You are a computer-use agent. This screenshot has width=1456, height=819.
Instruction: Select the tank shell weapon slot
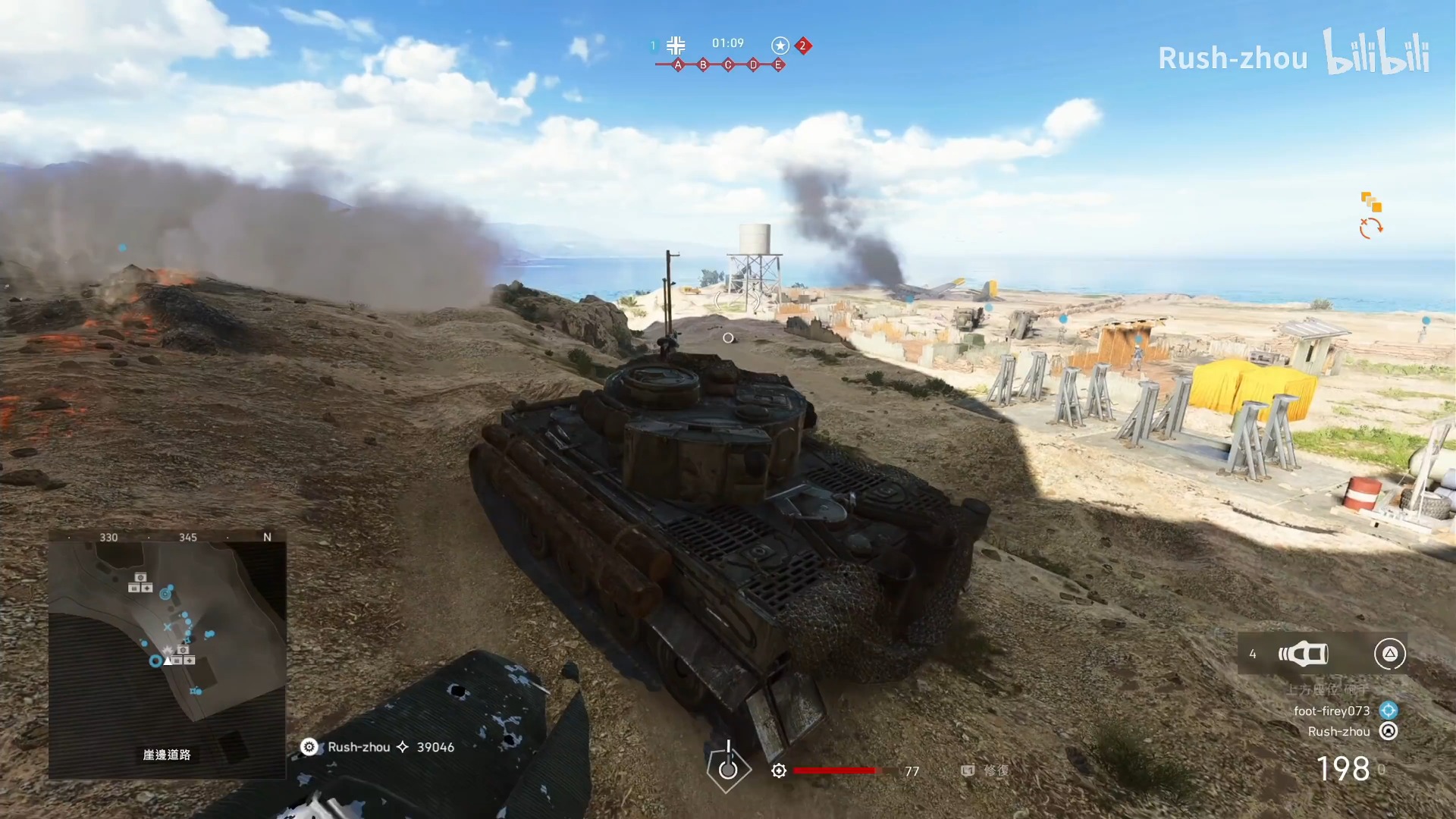1304,654
